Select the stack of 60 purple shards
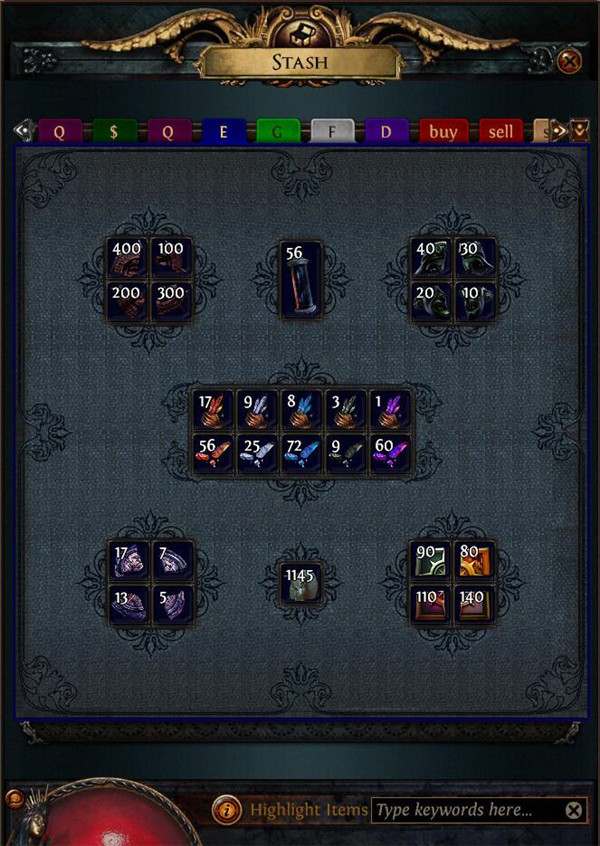Viewport: 600px width, 846px height. coord(389,454)
